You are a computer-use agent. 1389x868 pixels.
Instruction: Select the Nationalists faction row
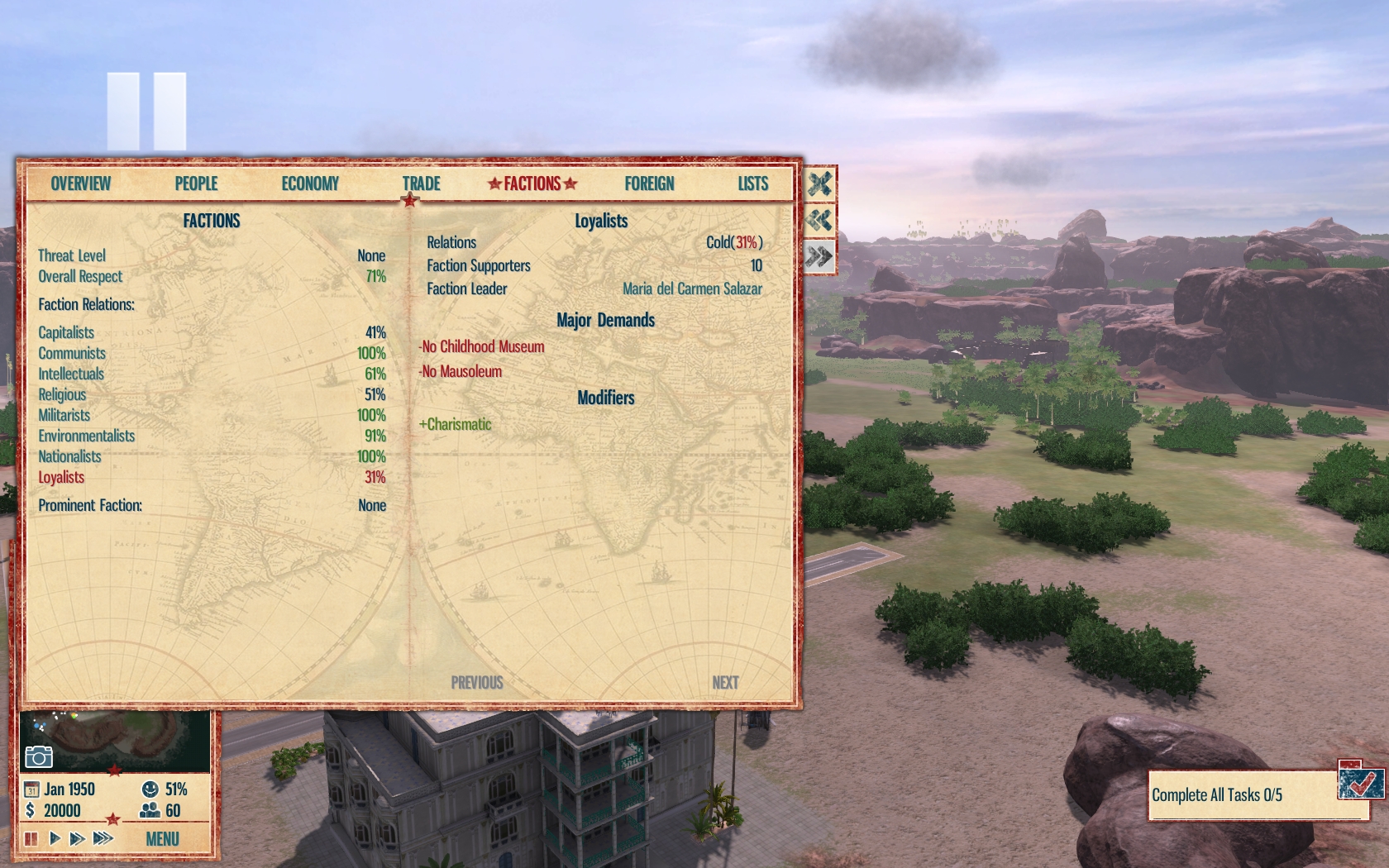coord(69,456)
